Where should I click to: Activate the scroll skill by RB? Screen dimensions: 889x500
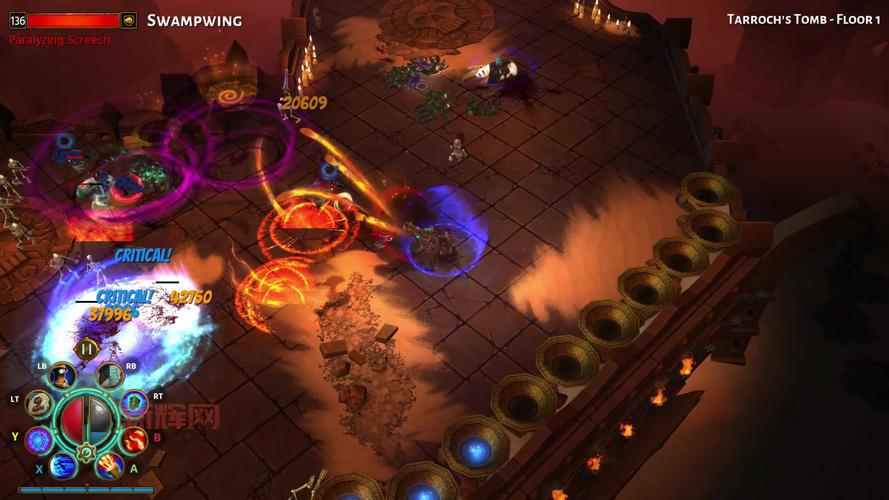(110, 375)
